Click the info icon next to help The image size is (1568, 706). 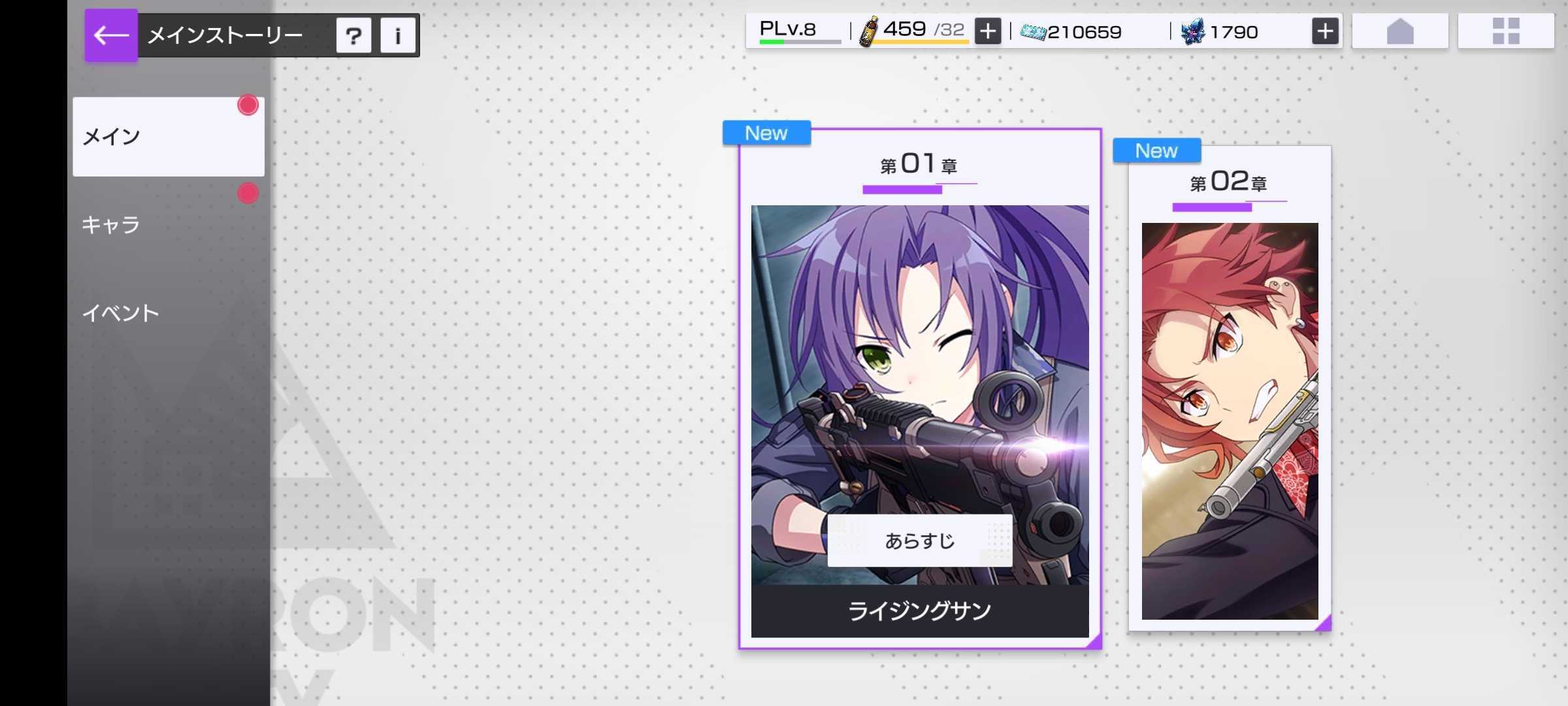coord(399,36)
